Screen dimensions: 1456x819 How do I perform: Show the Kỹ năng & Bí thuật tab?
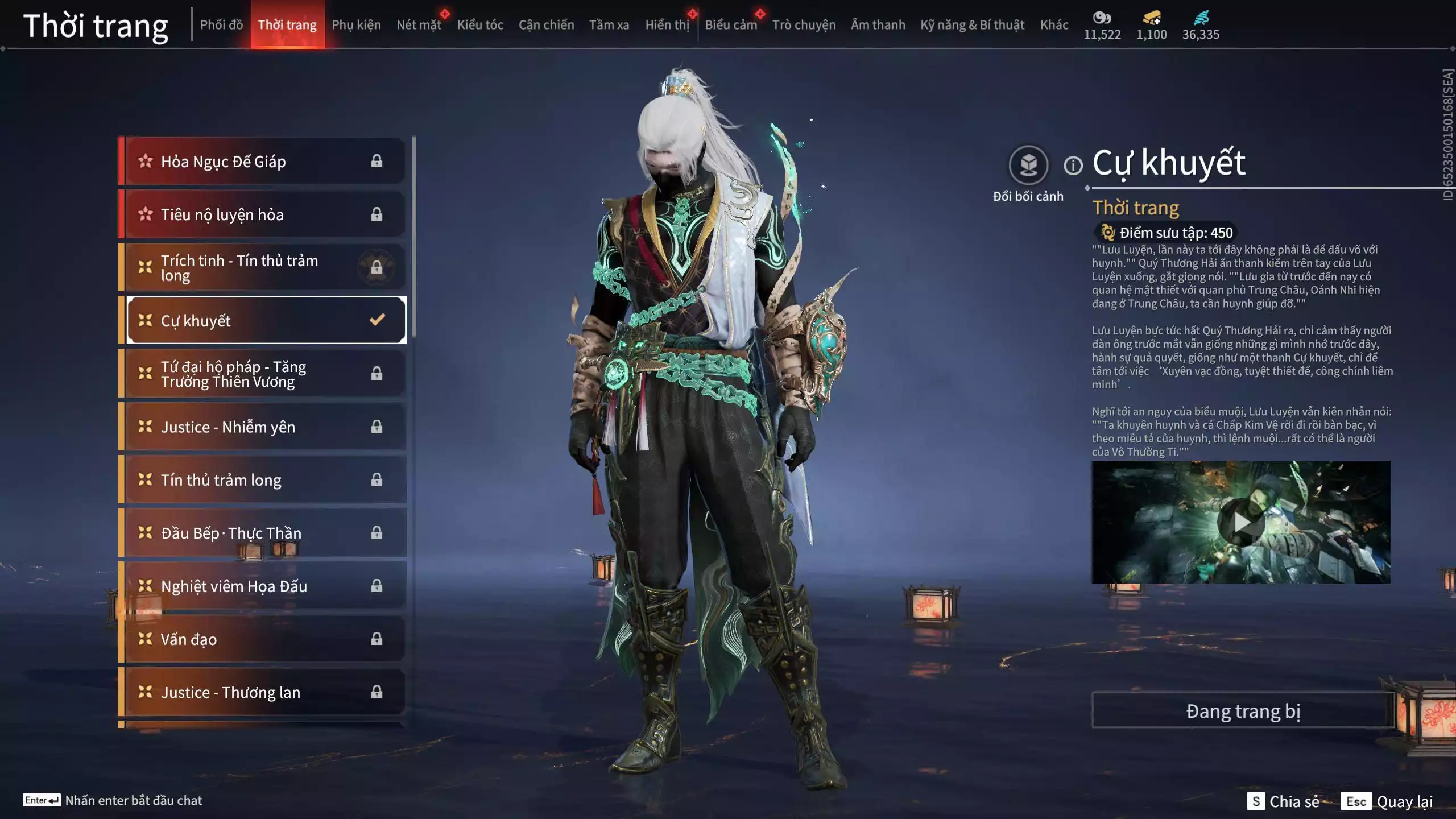click(972, 25)
